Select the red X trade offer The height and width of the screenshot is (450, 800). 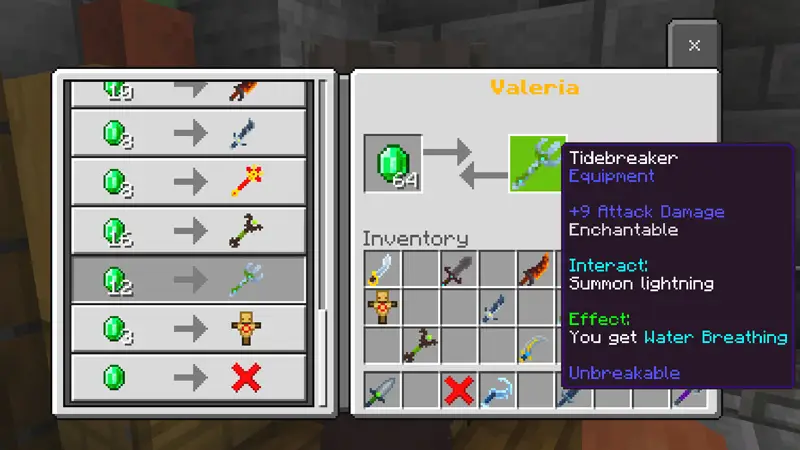tap(188, 378)
